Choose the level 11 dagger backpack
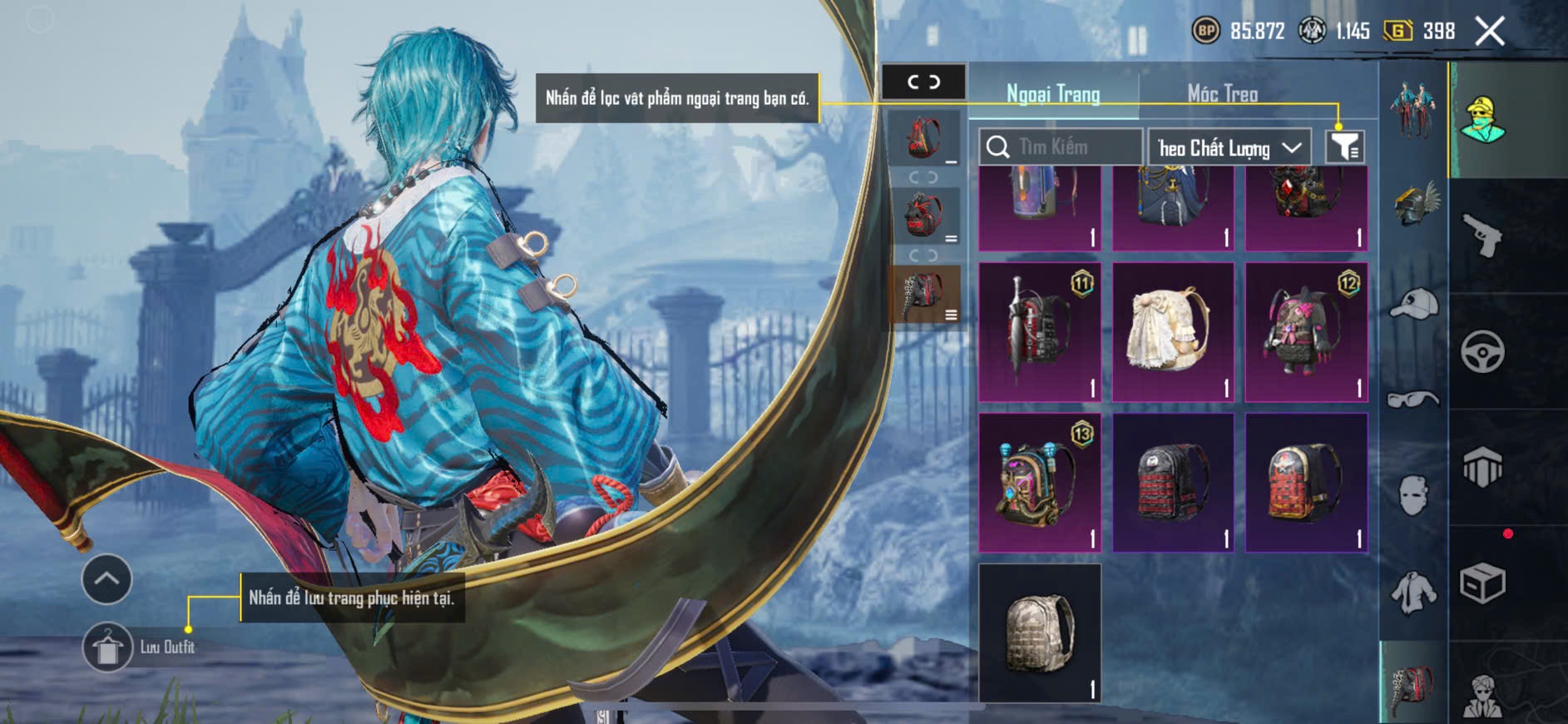1568x724 pixels. [1039, 332]
